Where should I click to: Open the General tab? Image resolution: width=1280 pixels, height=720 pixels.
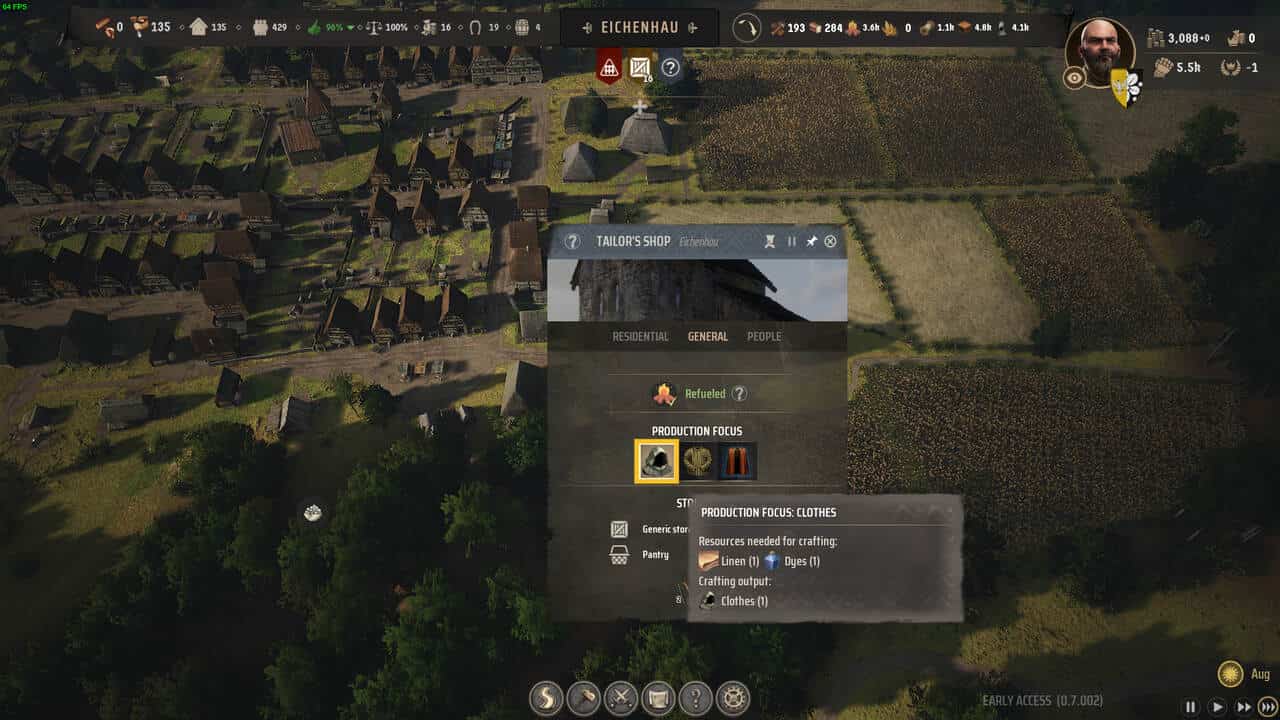pos(707,337)
